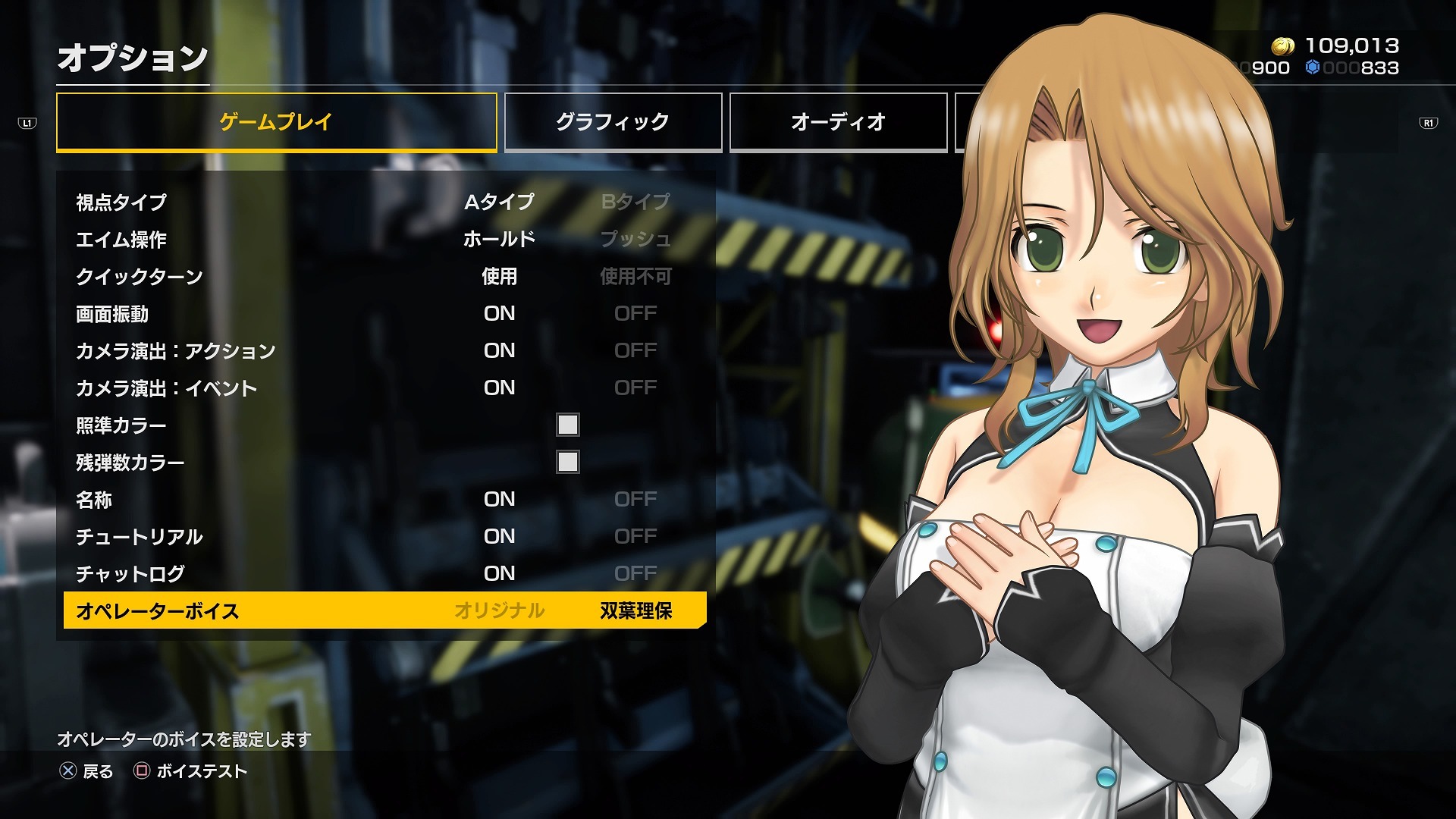Choose オリジナル operator voice

pyautogui.click(x=499, y=610)
